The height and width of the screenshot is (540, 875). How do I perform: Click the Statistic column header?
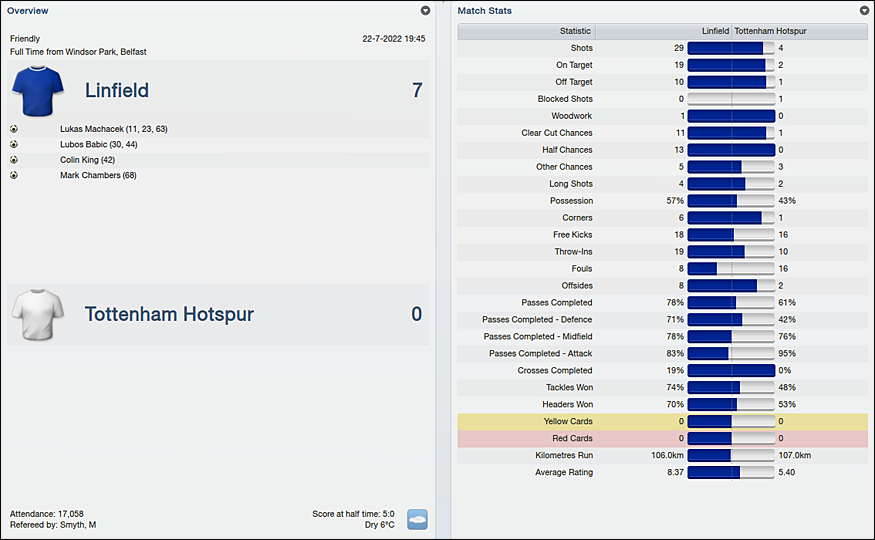coord(575,31)
